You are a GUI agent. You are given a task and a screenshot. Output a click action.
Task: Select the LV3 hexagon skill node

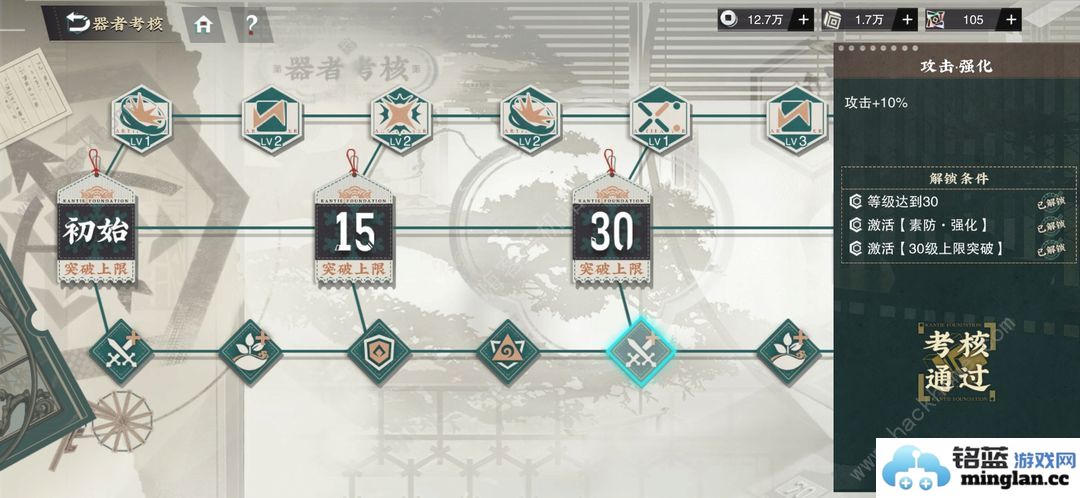pos(796,119)
